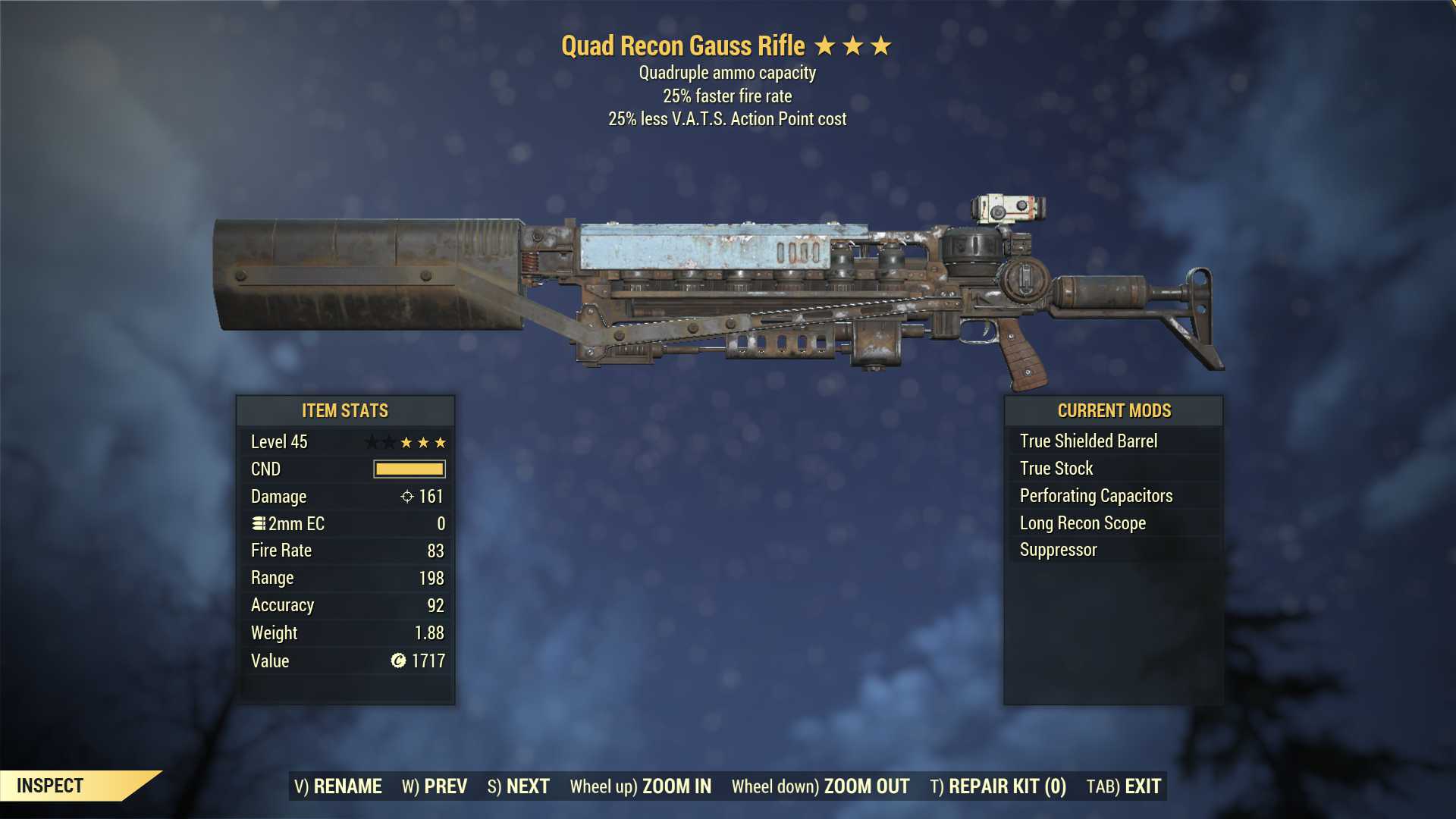Show the NEXT item
Image resolution: width=1456 pixels, height=819 pixels.
[x=519, y=786]
